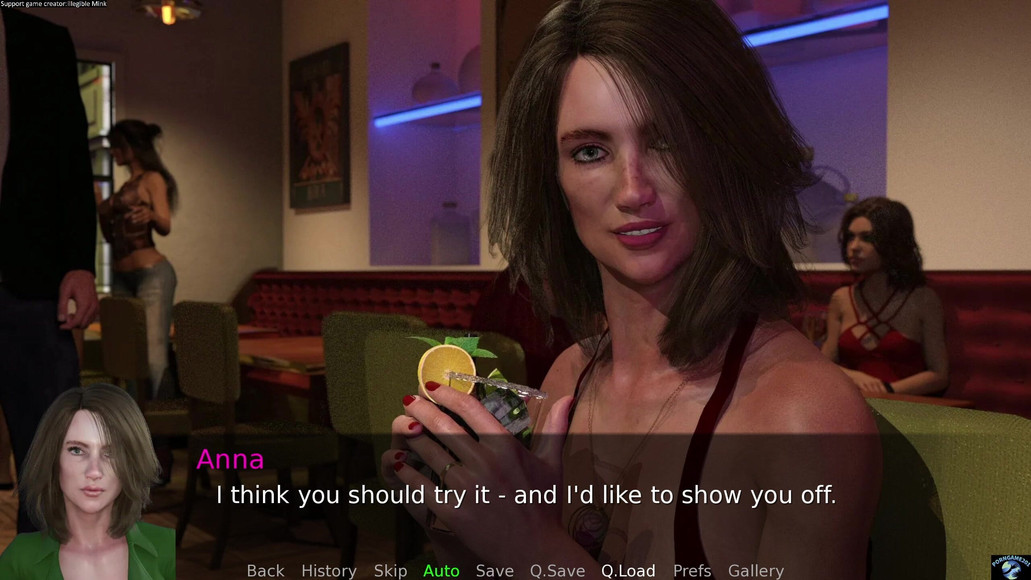This screenshot has width=1031, height=580.
Task: Open the Prefs settings
Action: point(692,570)
